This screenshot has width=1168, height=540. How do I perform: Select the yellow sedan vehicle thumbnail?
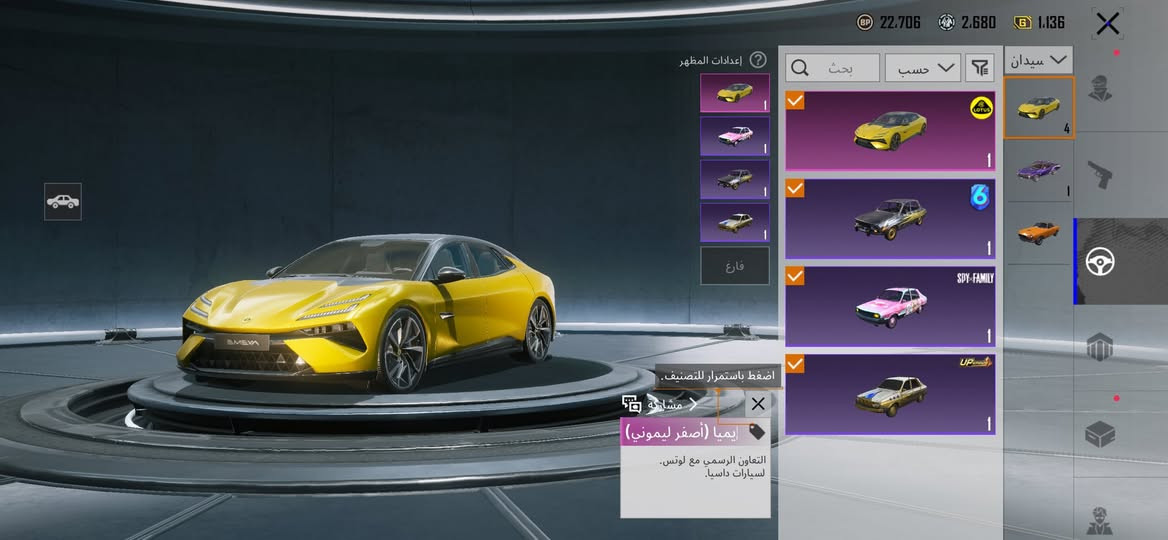[1039, 107]
